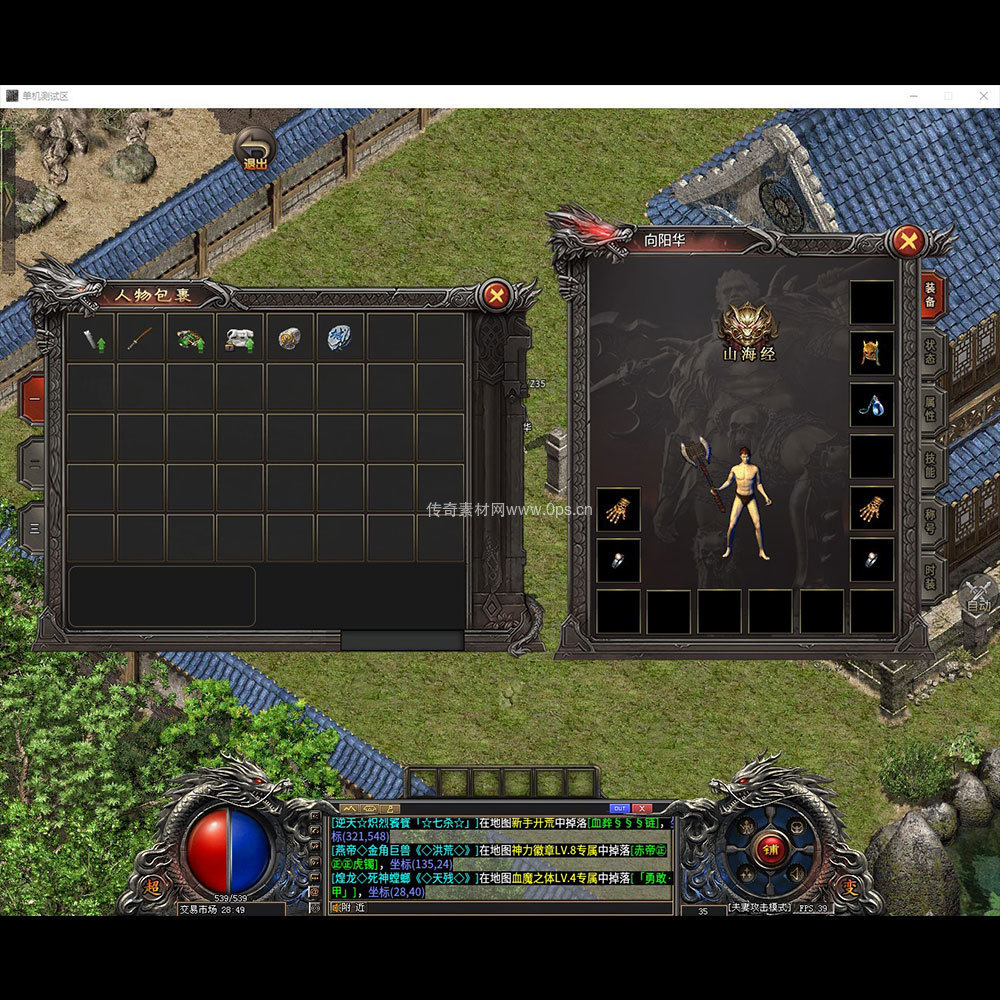Select the equipped golden helmet slot
The width and height of the screenshot is (1000, 1000).
(871, 353)
